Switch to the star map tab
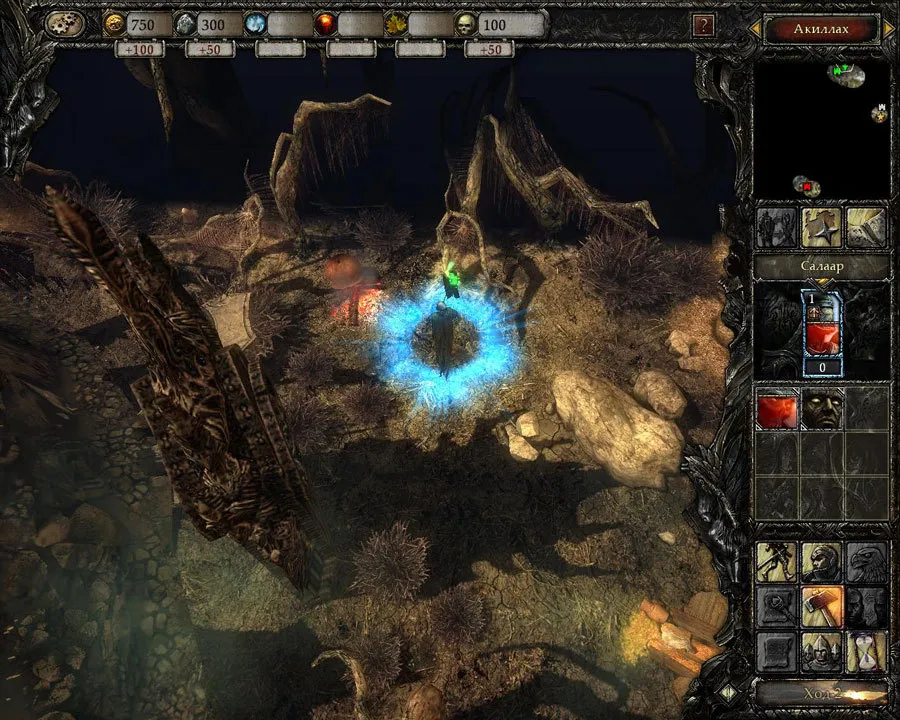The width and height of the screenshot is (900, 720). pos(822,228)
